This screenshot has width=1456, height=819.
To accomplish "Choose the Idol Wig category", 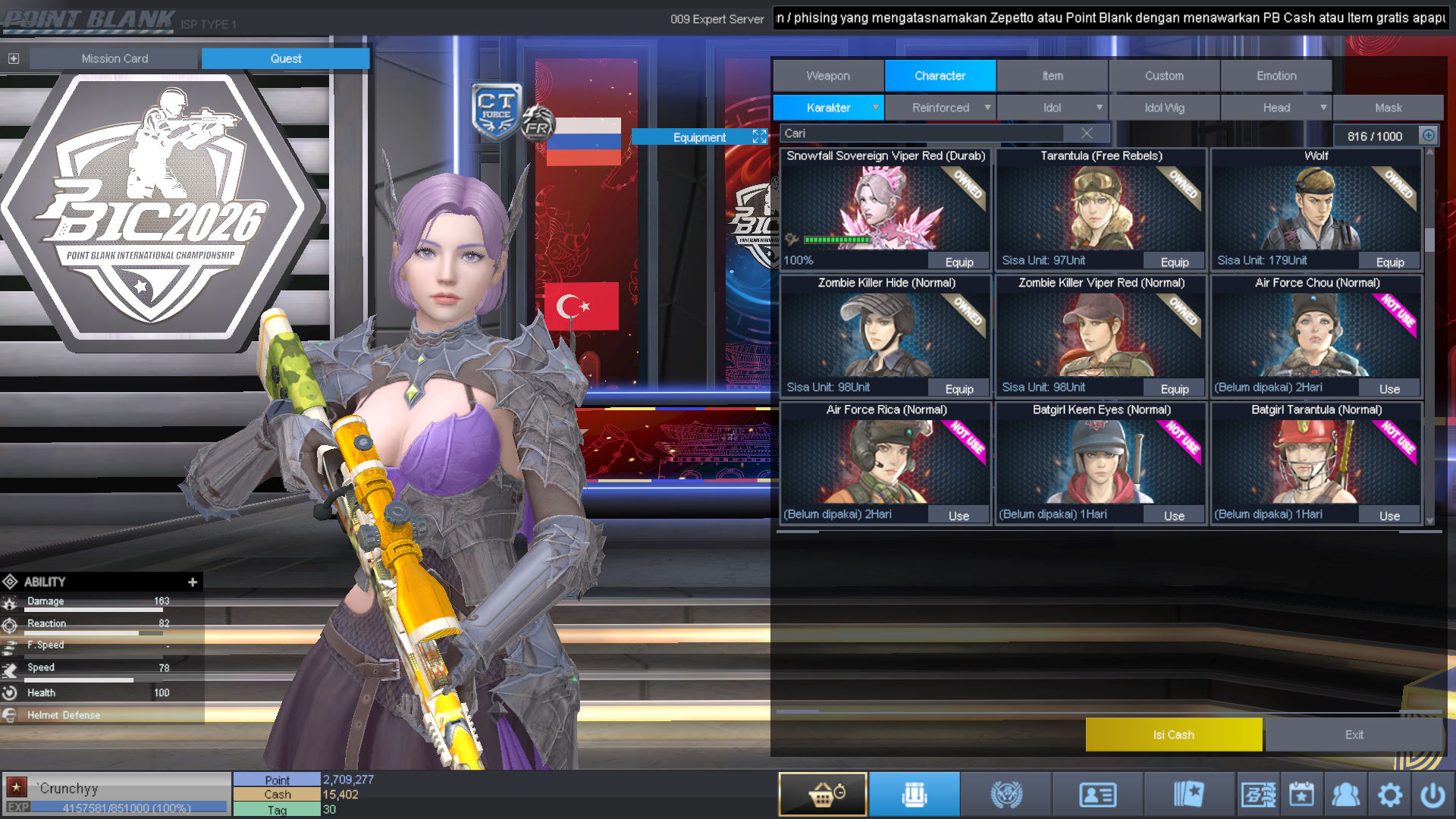I will pyautogui.click(x=1164, y=108).
